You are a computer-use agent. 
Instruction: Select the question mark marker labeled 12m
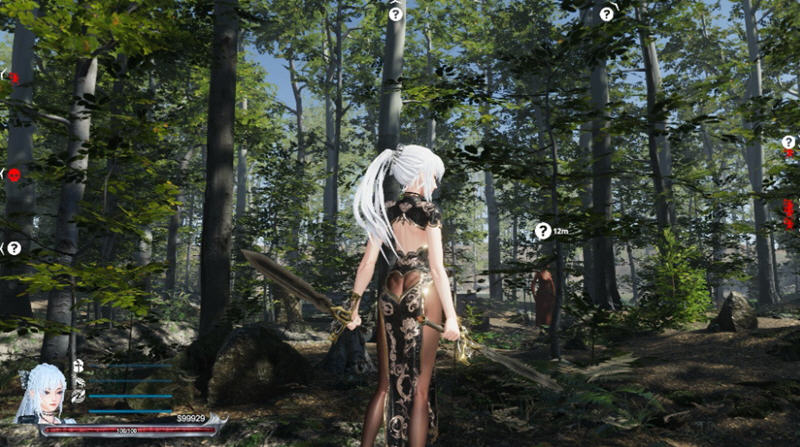coord(542,231)
